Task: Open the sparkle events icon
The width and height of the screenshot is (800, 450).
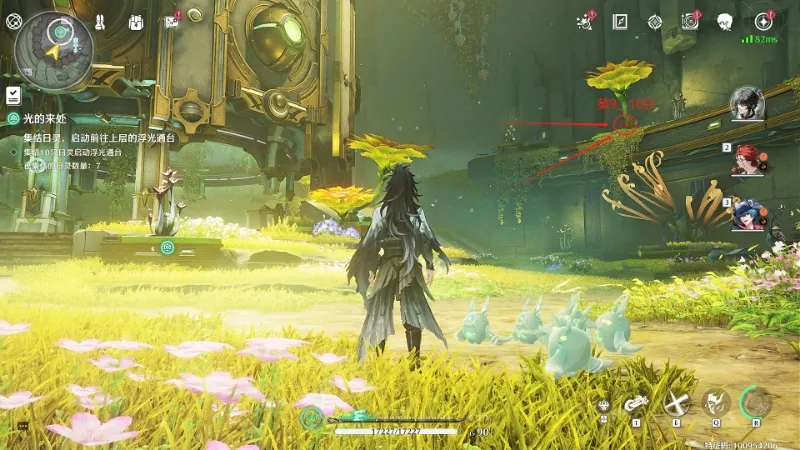Action: pos(586,21)
